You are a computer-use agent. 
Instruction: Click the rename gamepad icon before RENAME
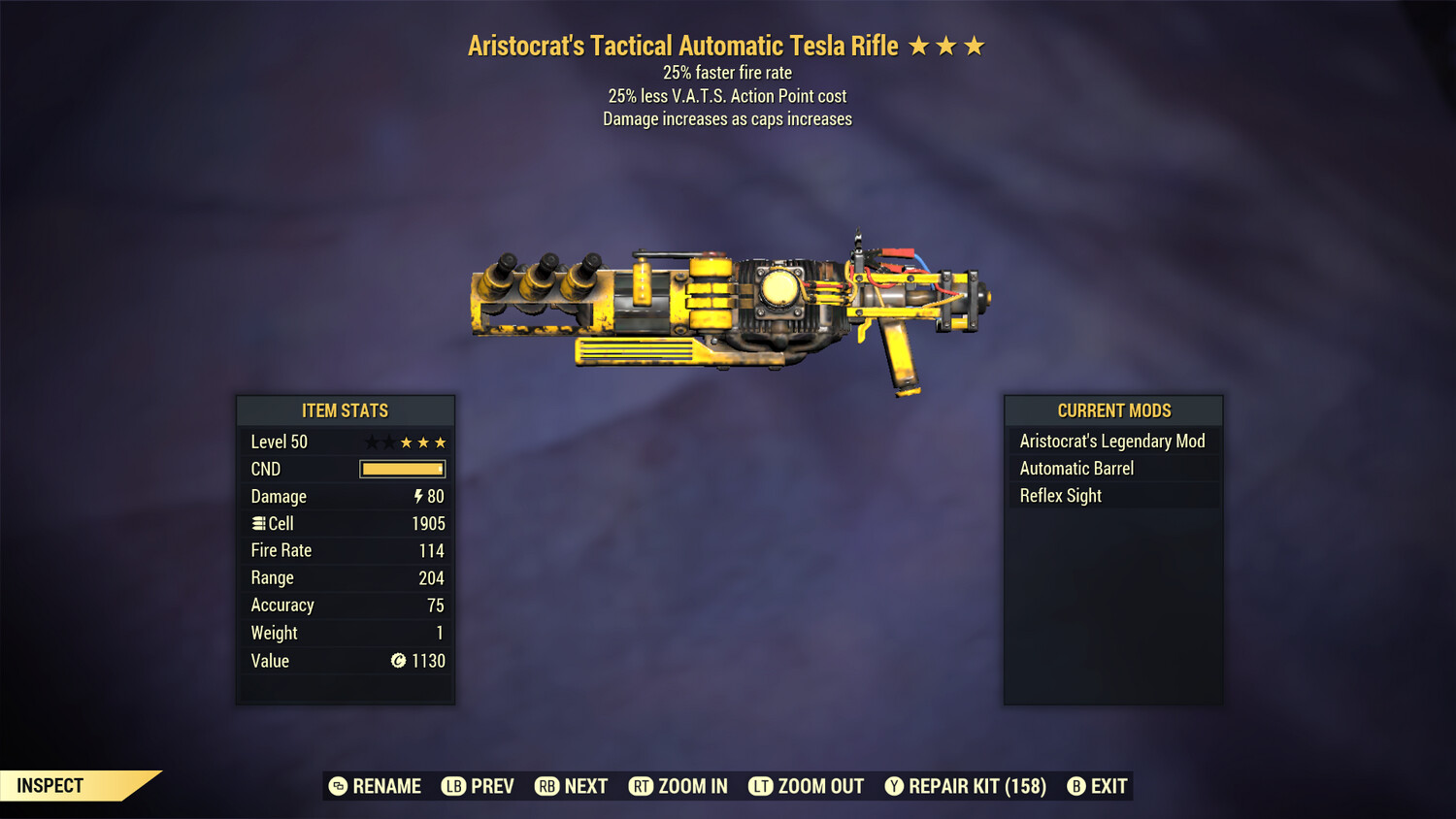click(x=337, y=786)
